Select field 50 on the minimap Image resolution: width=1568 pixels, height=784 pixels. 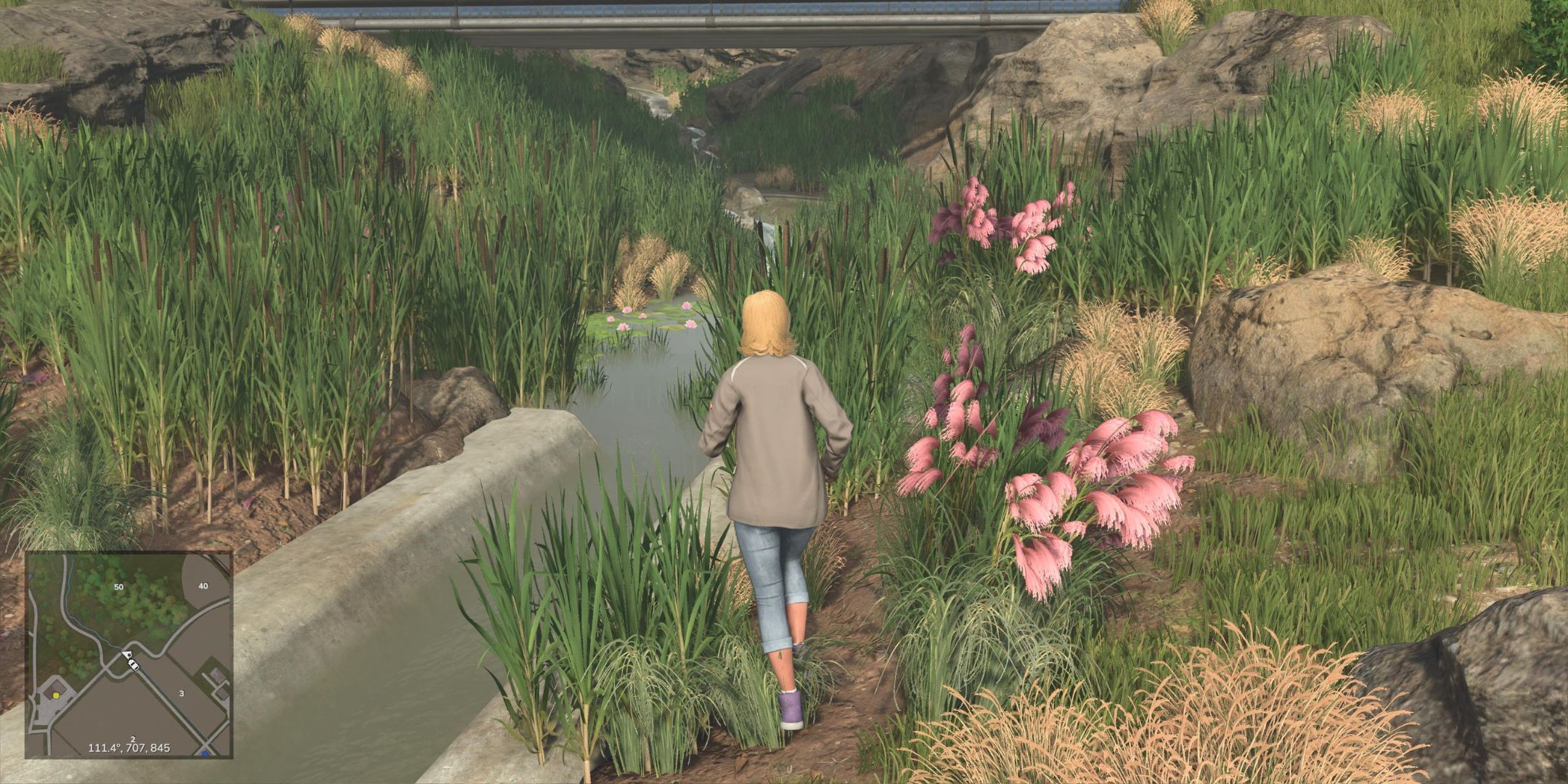click(x=119, y=586)
